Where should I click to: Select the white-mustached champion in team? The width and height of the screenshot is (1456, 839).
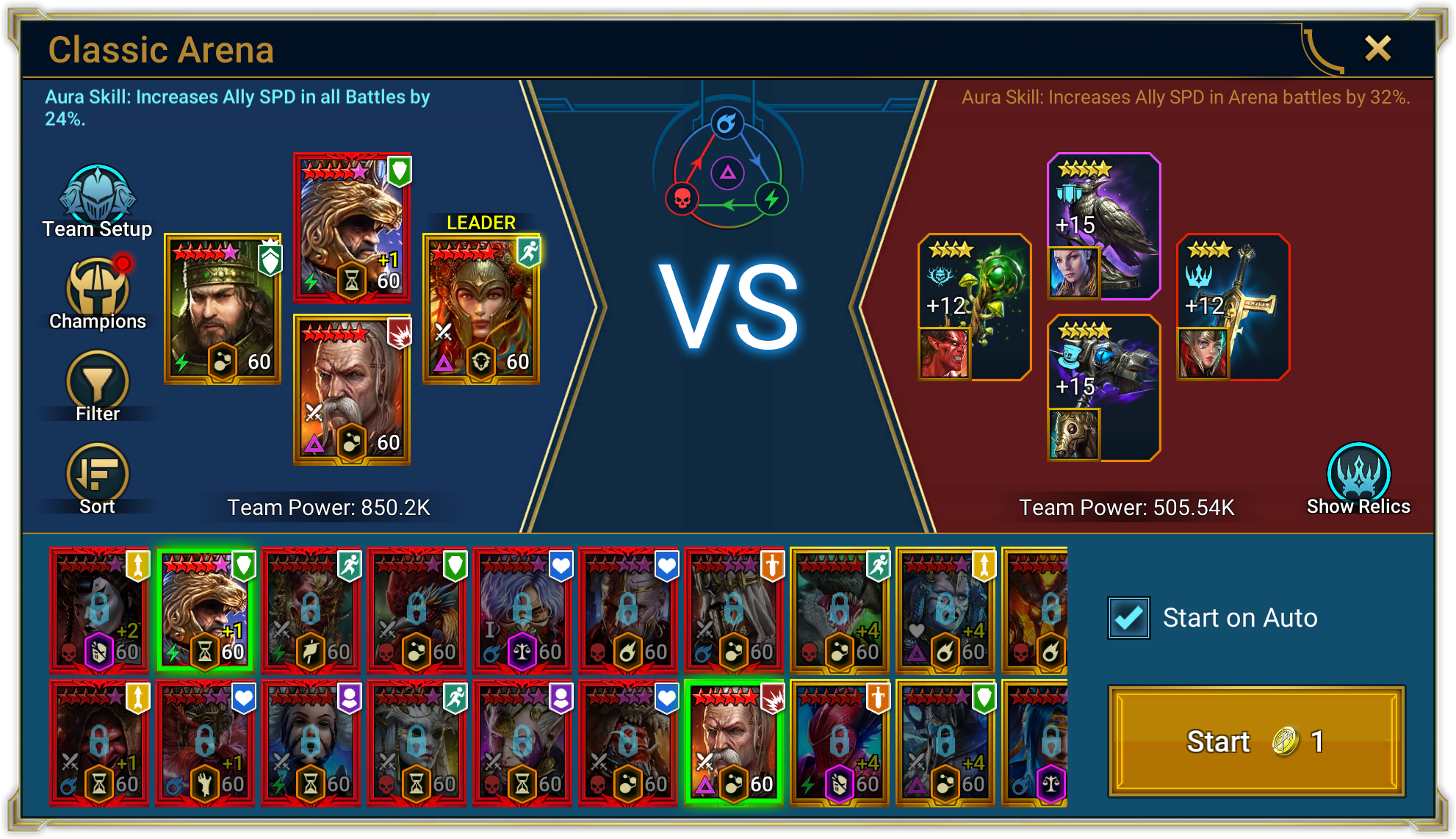[352, 389]
